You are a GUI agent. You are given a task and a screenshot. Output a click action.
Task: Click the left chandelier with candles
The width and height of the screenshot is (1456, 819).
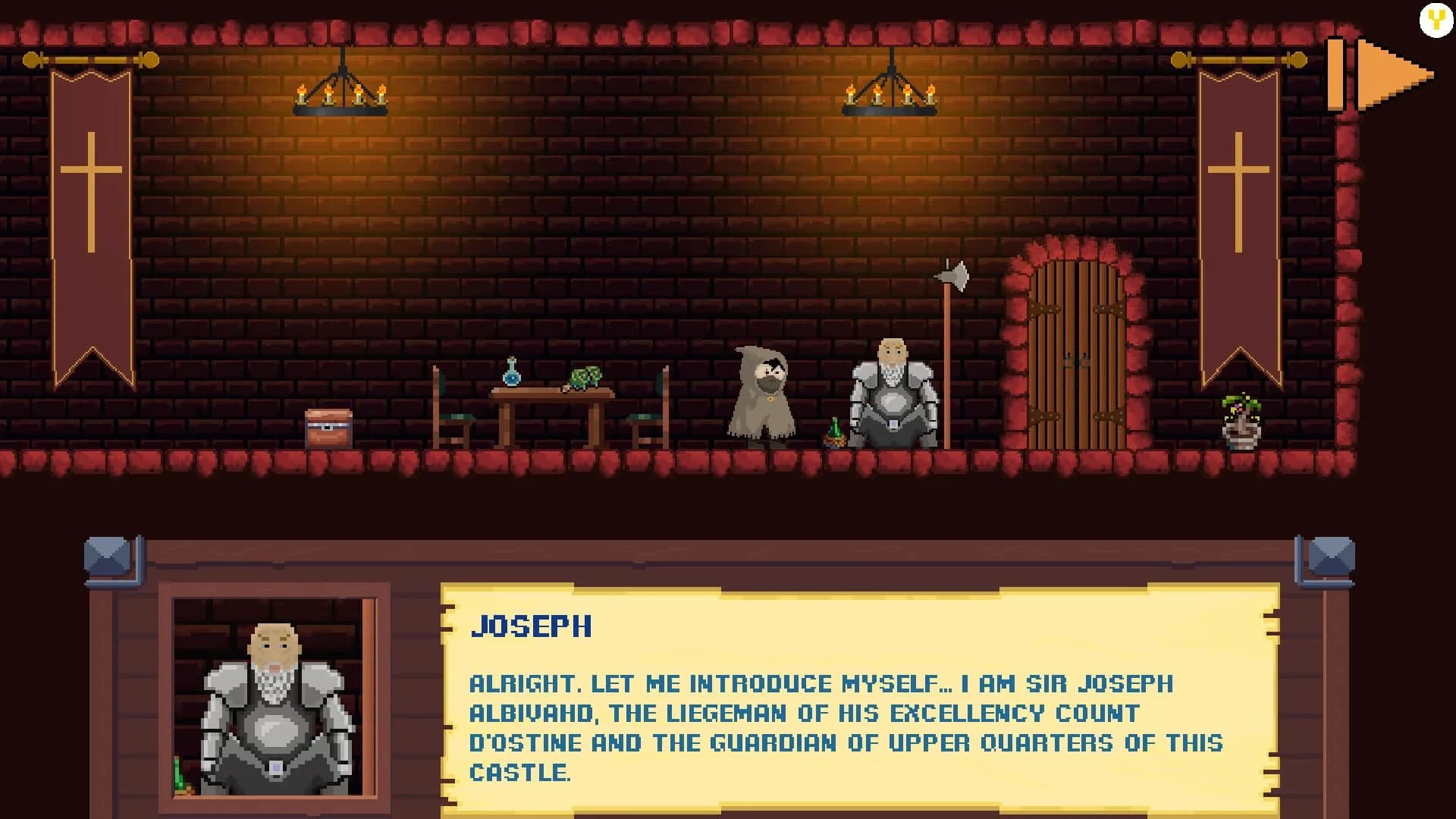click(341, 95)
